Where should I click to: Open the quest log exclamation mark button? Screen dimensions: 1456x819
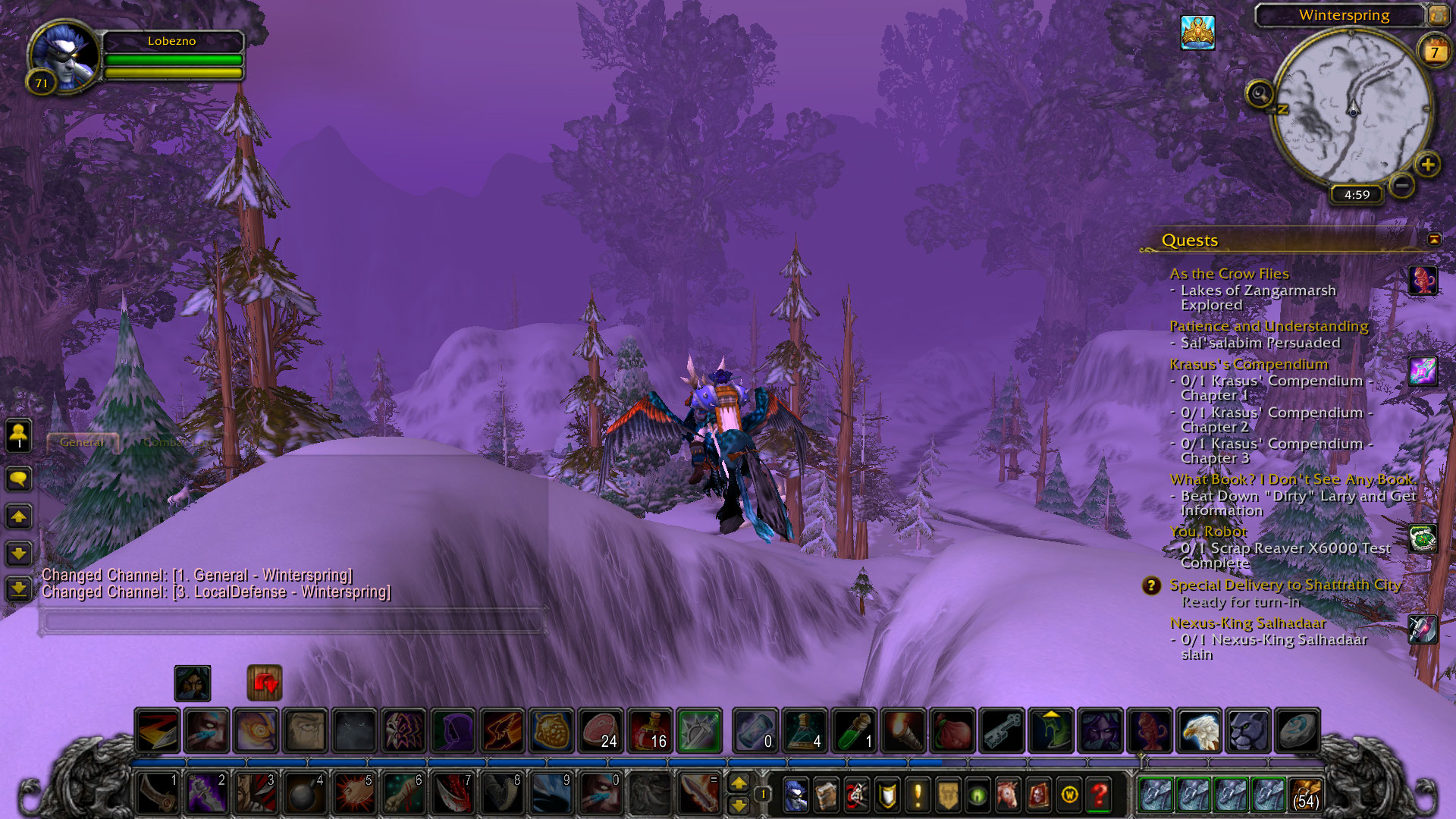[918, 795]
